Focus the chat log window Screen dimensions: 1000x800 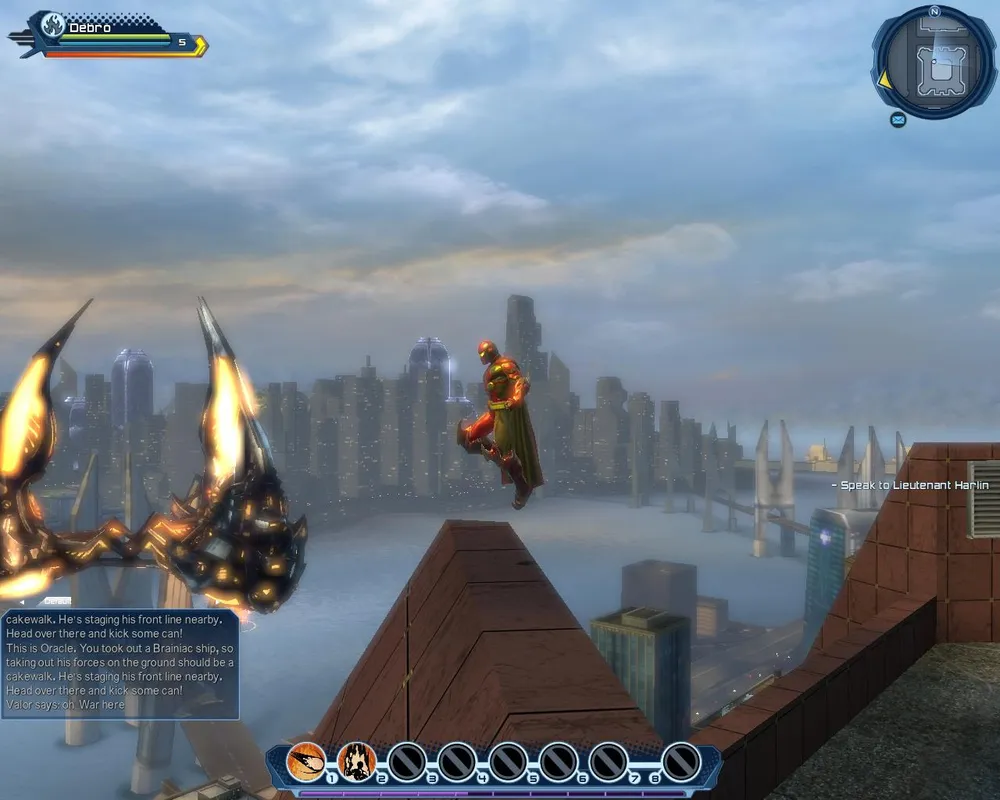click(x=120, y=664)
